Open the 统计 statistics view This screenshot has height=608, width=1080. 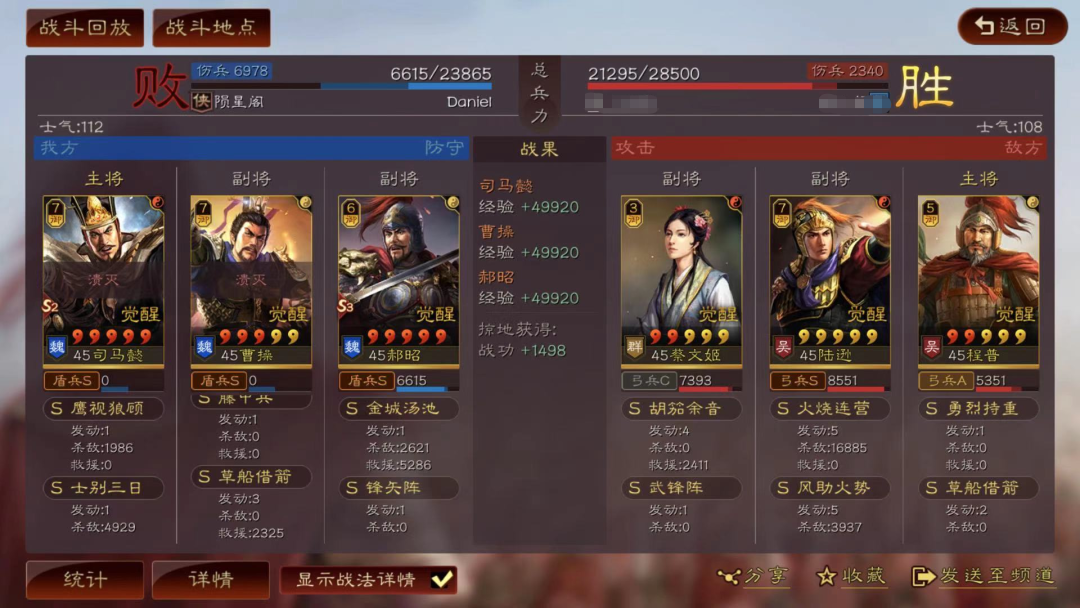coord(85,579)
